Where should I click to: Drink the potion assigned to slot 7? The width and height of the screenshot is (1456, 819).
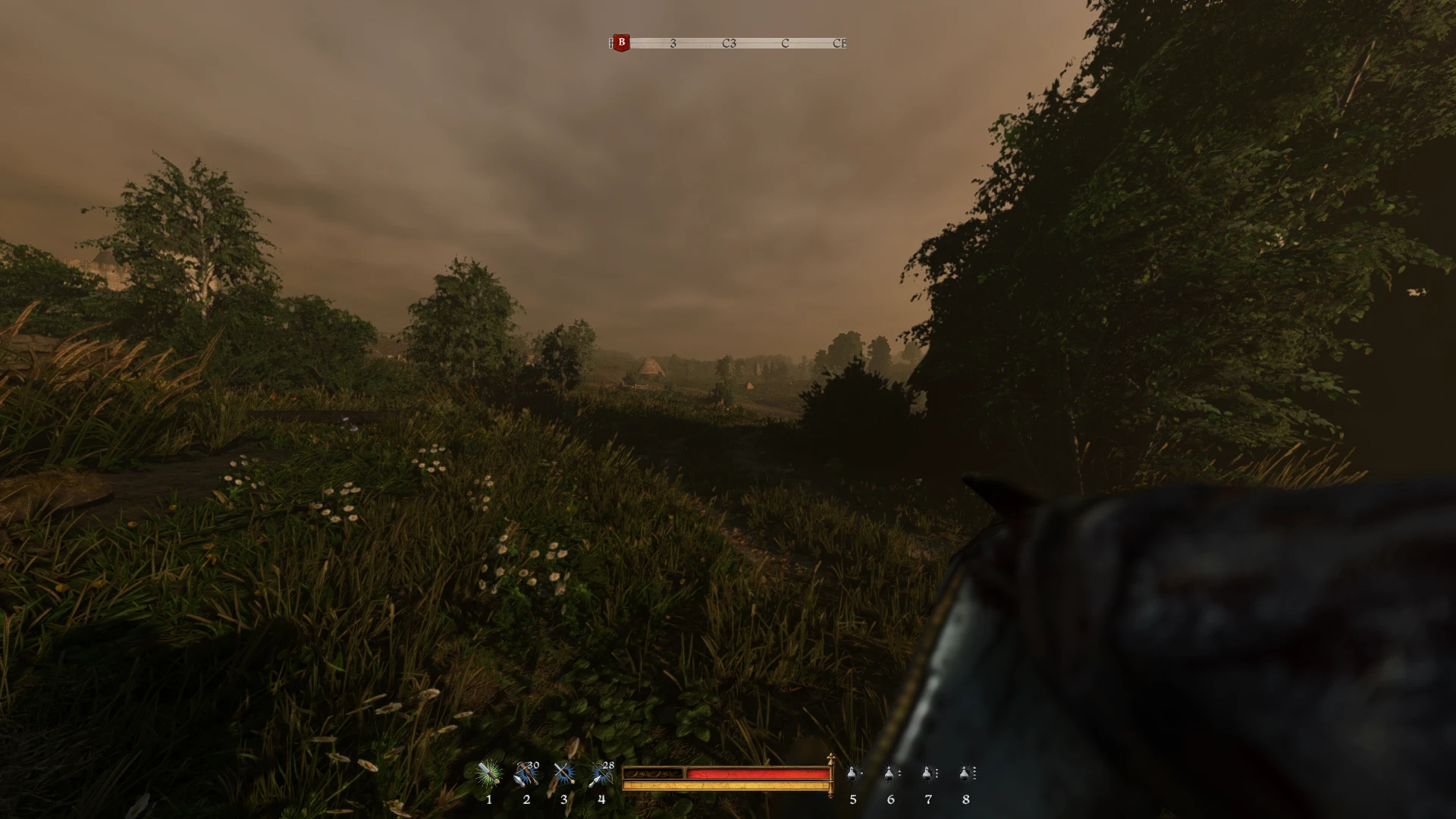[928, 773]
